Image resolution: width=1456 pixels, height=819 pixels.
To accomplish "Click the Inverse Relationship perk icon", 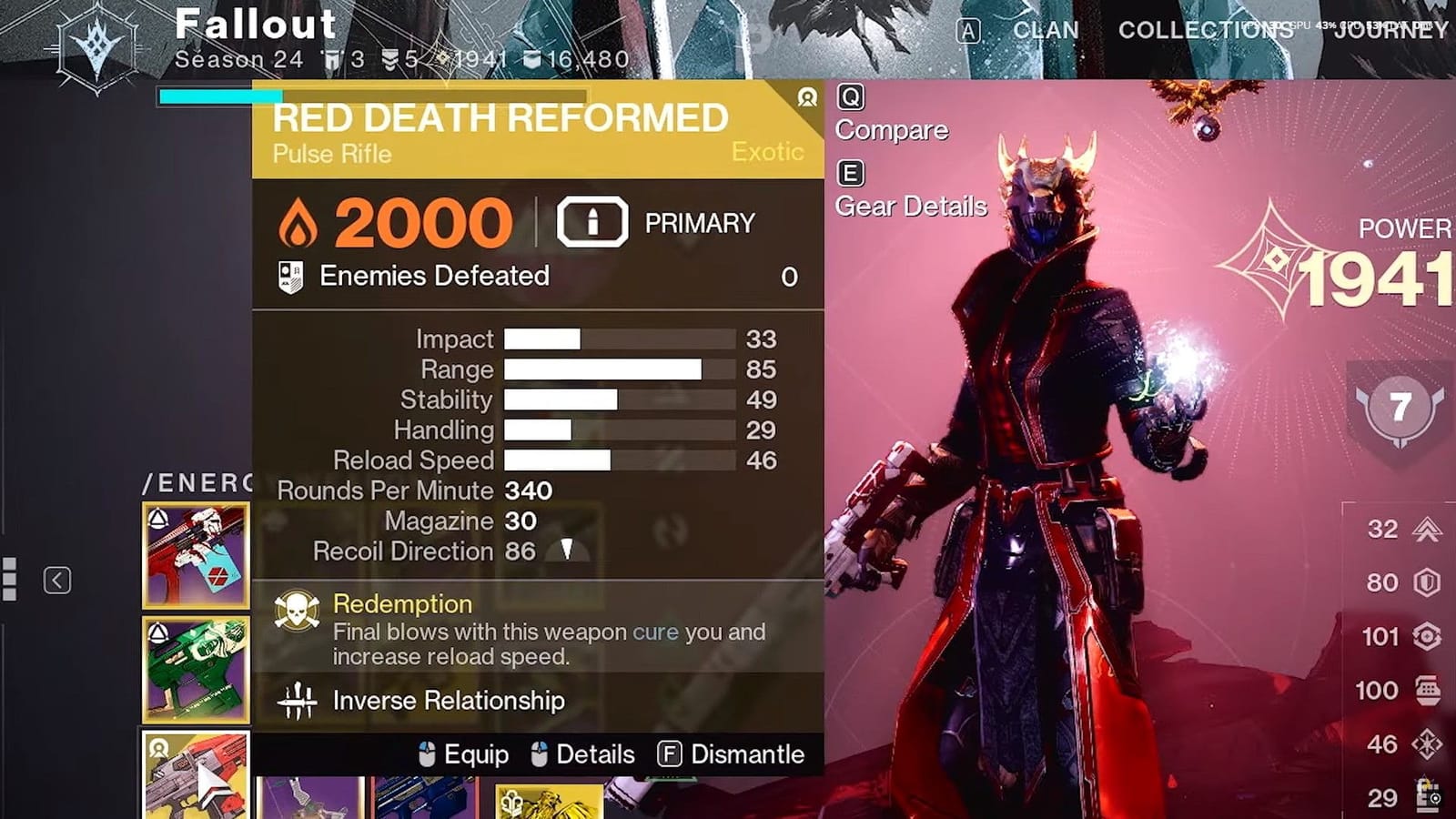I will click(x=296, y=701).
